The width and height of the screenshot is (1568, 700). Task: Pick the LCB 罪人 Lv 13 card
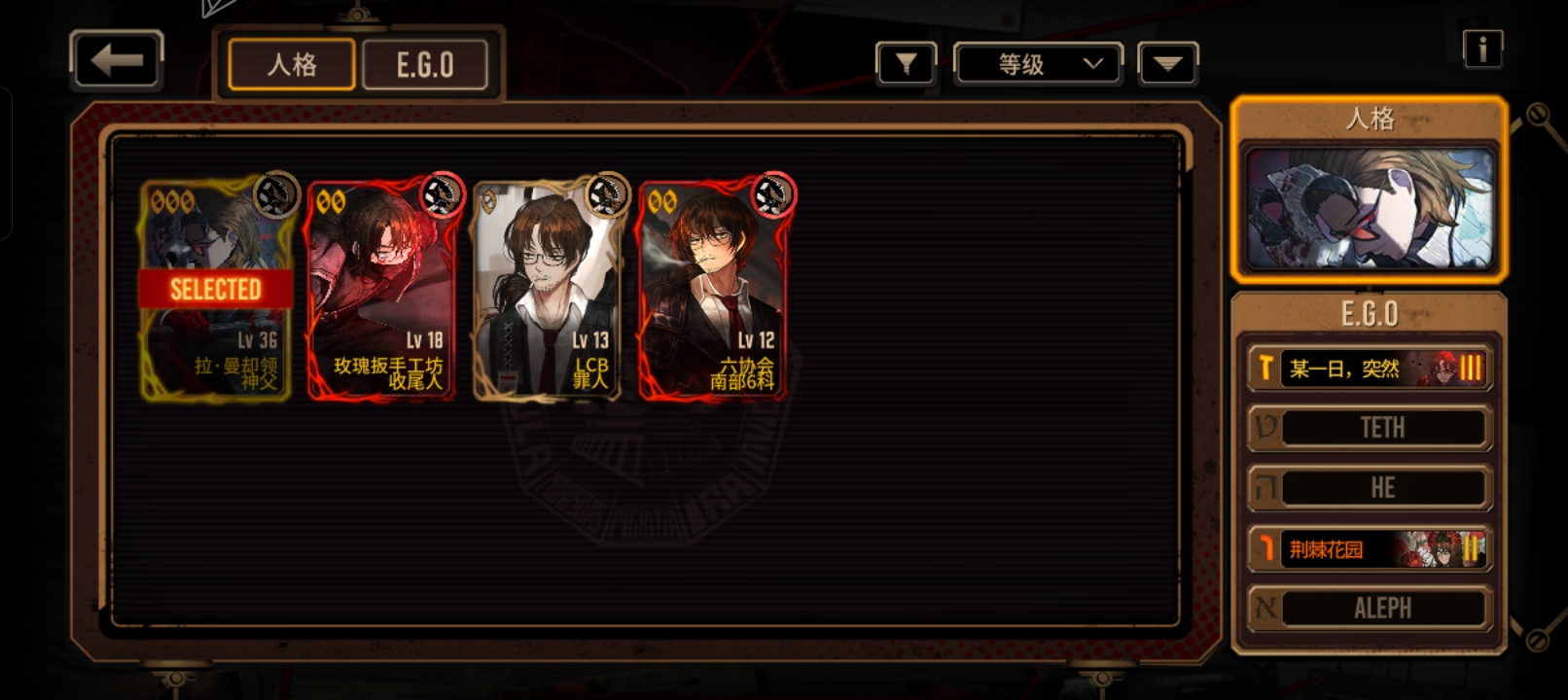[x=548, y=290]
